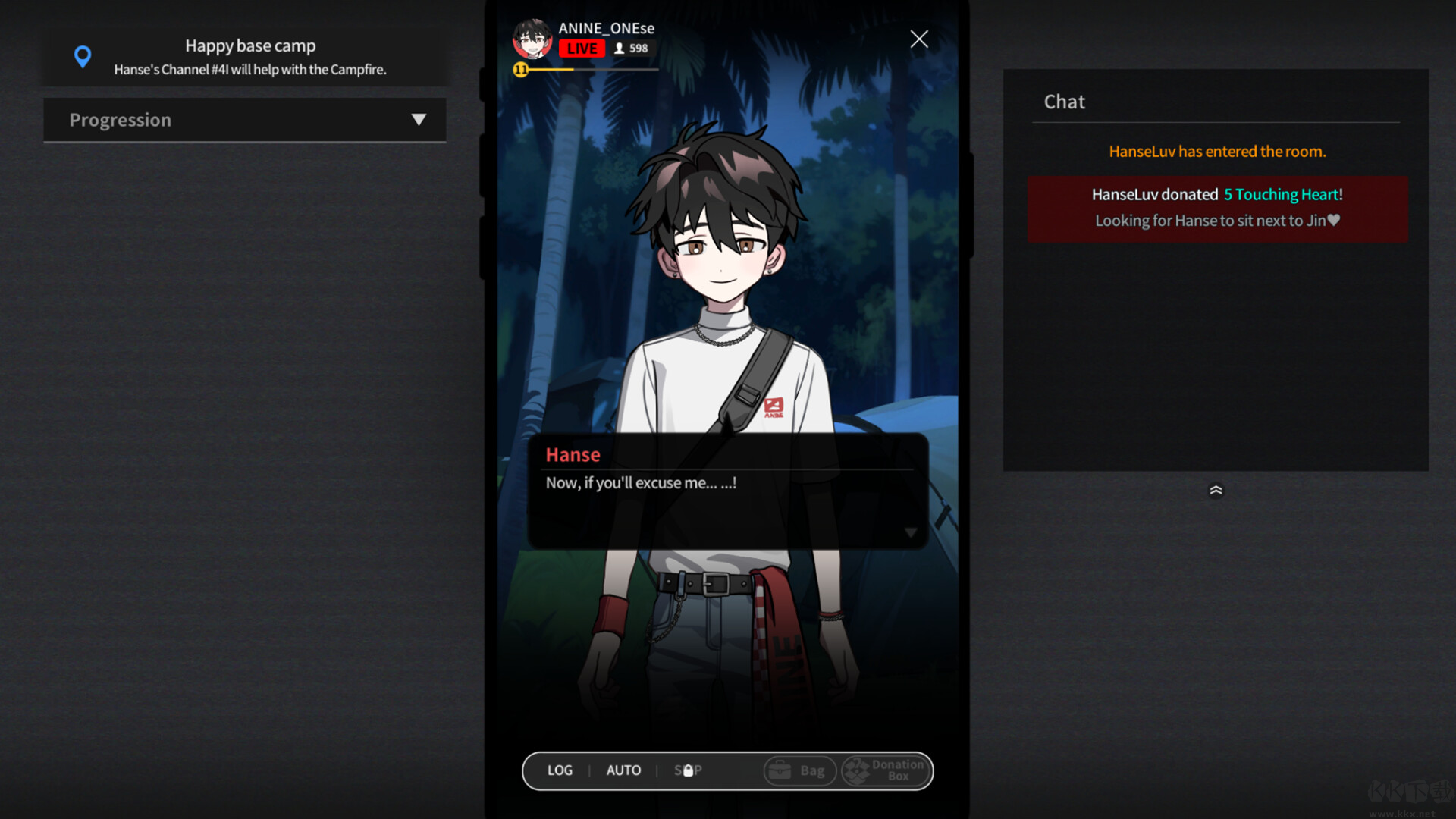Advance dialogue via the triangle arrow
Viewport: 1456px width, 819px height.
(911, 532)
